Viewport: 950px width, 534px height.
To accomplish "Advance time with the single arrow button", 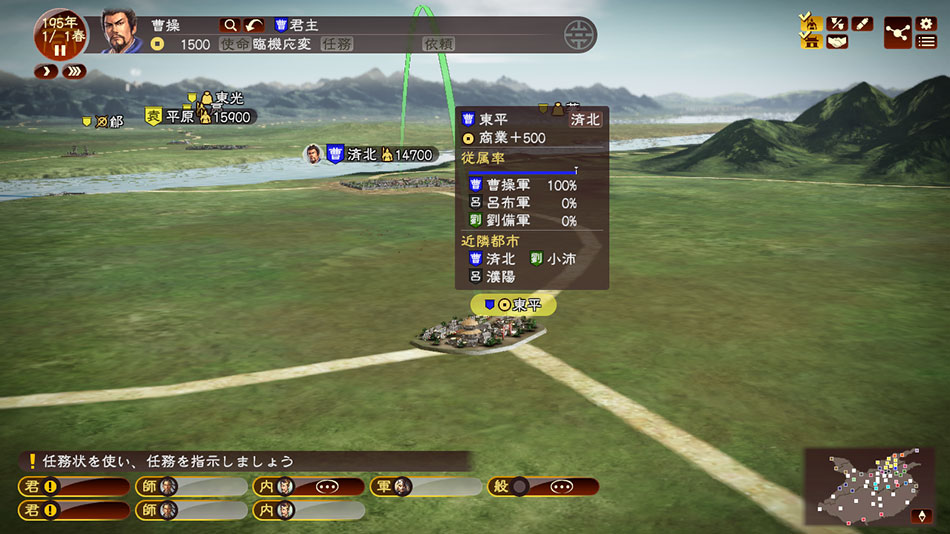I will pos(46,72).
